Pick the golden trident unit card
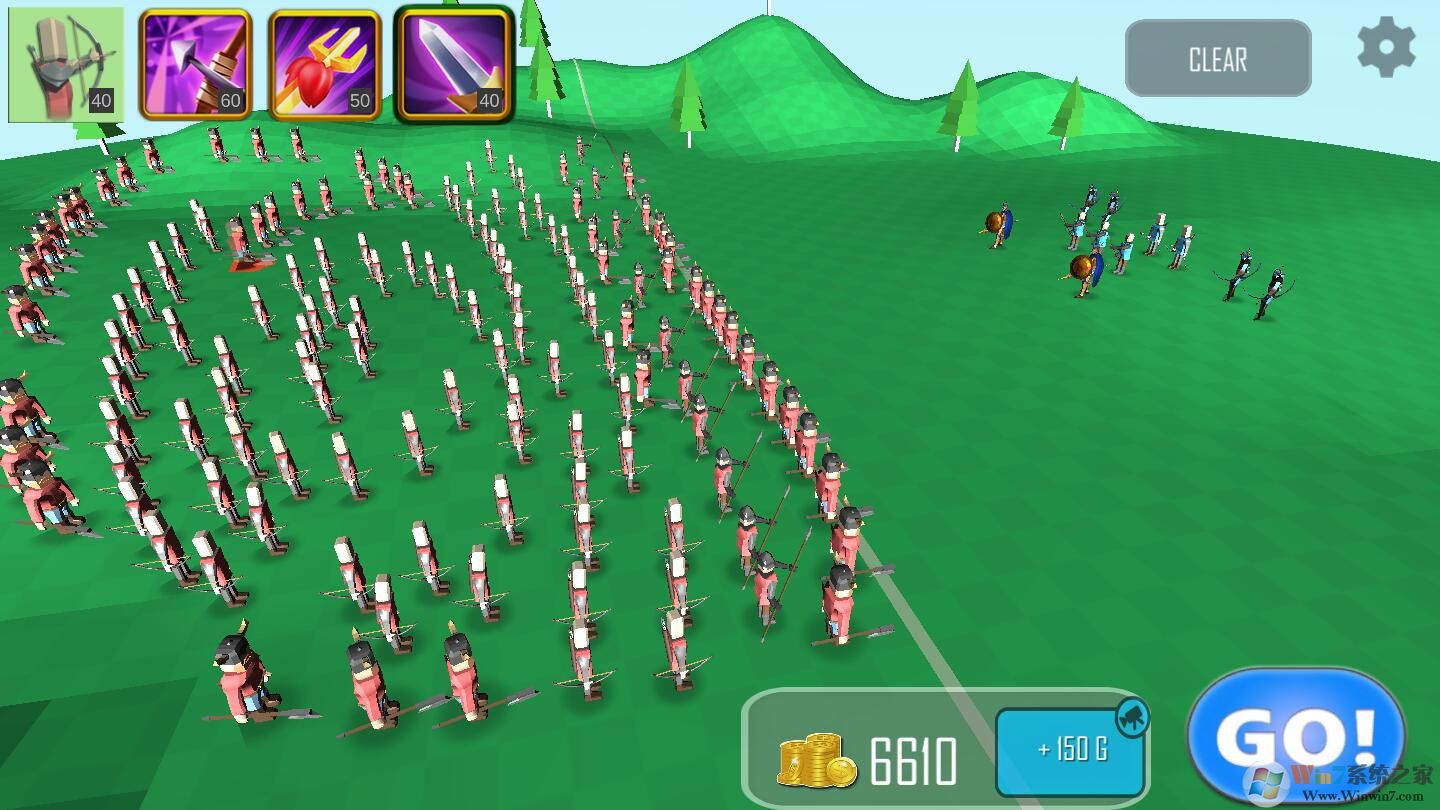 [x=324, y=65]
